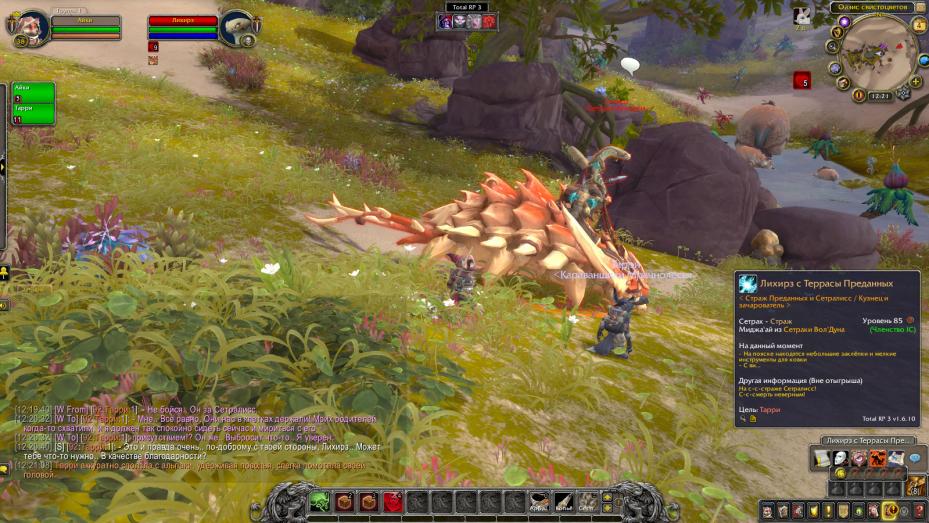The height and width of the screenshot is (523, 929).
Task: Click the blue speech bubble toolbar icon
Action: [x=914, y=458]
